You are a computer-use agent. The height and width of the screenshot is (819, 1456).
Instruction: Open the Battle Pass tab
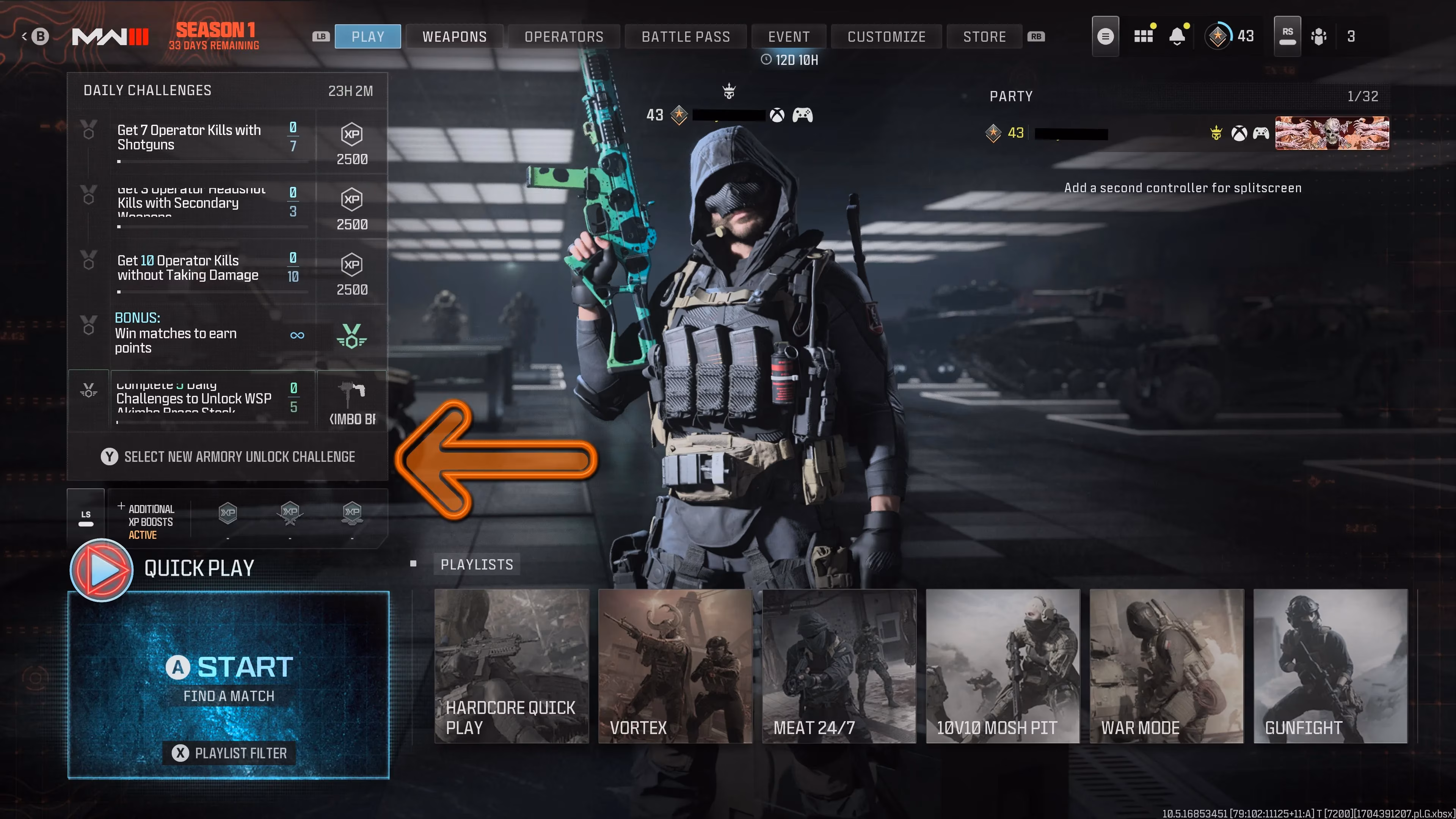(x=685, y=36)
